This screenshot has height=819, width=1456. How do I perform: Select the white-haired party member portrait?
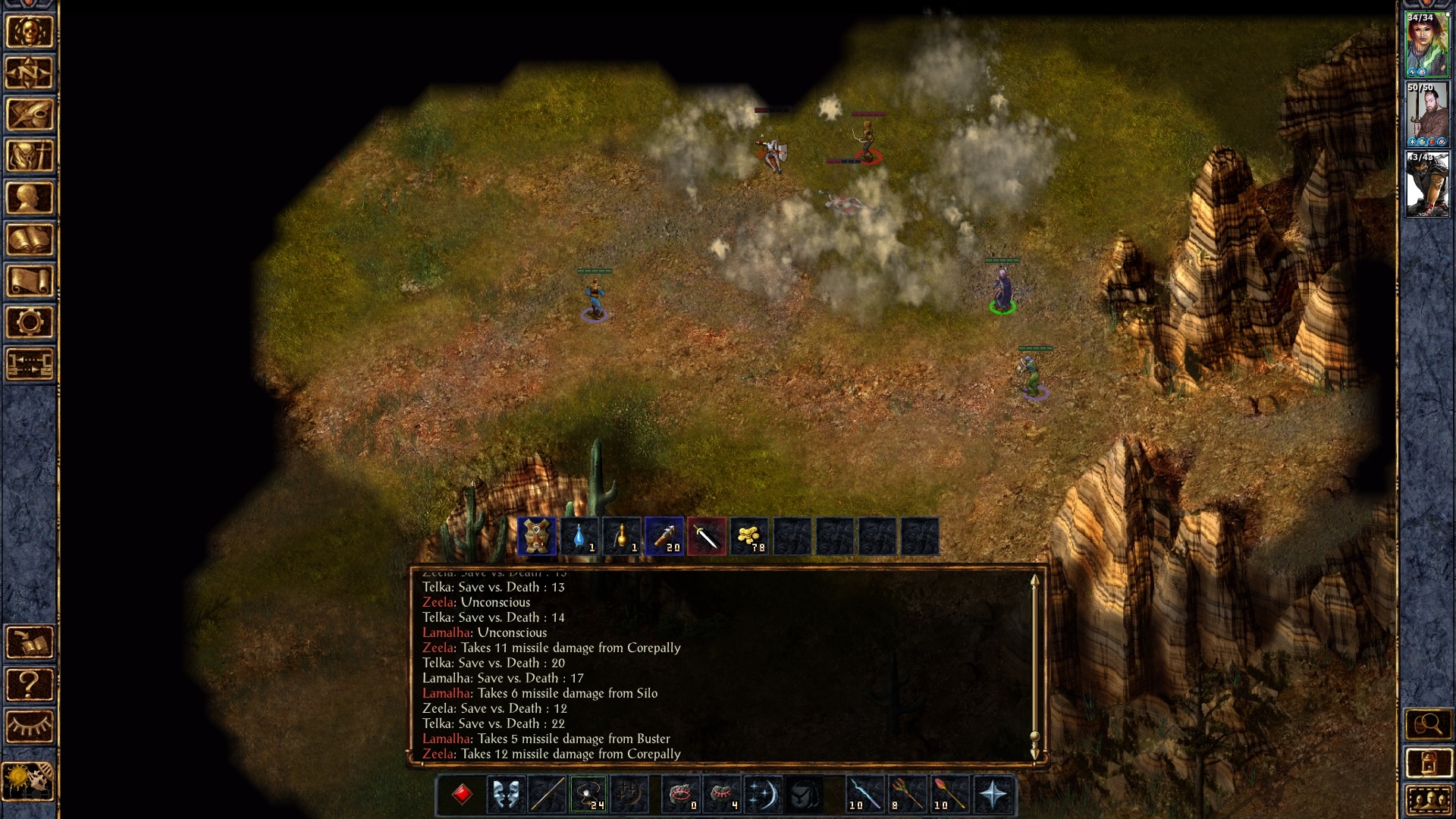tap(1427, 184)
